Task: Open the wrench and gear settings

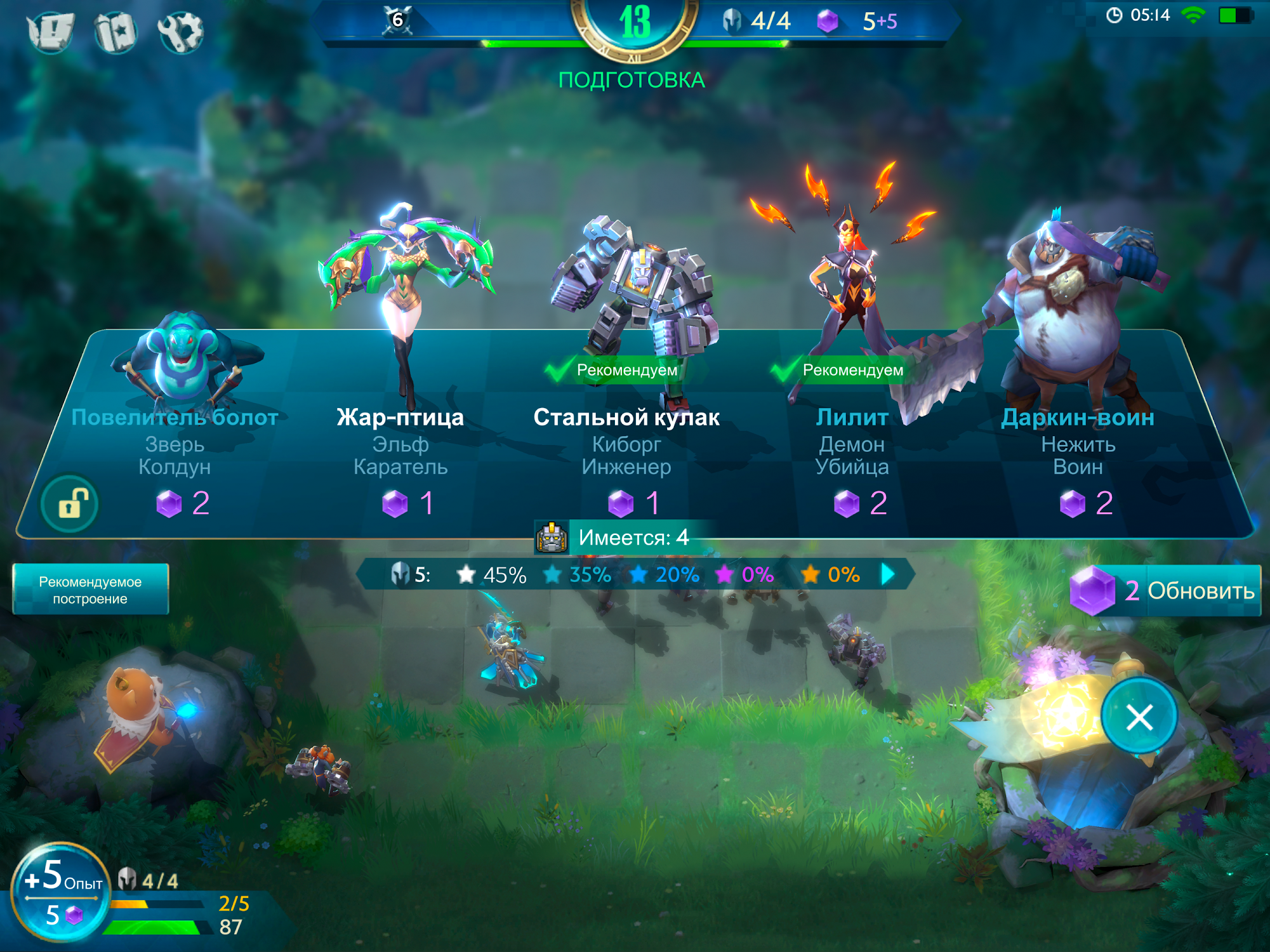Action: click(x=180, y=30)
